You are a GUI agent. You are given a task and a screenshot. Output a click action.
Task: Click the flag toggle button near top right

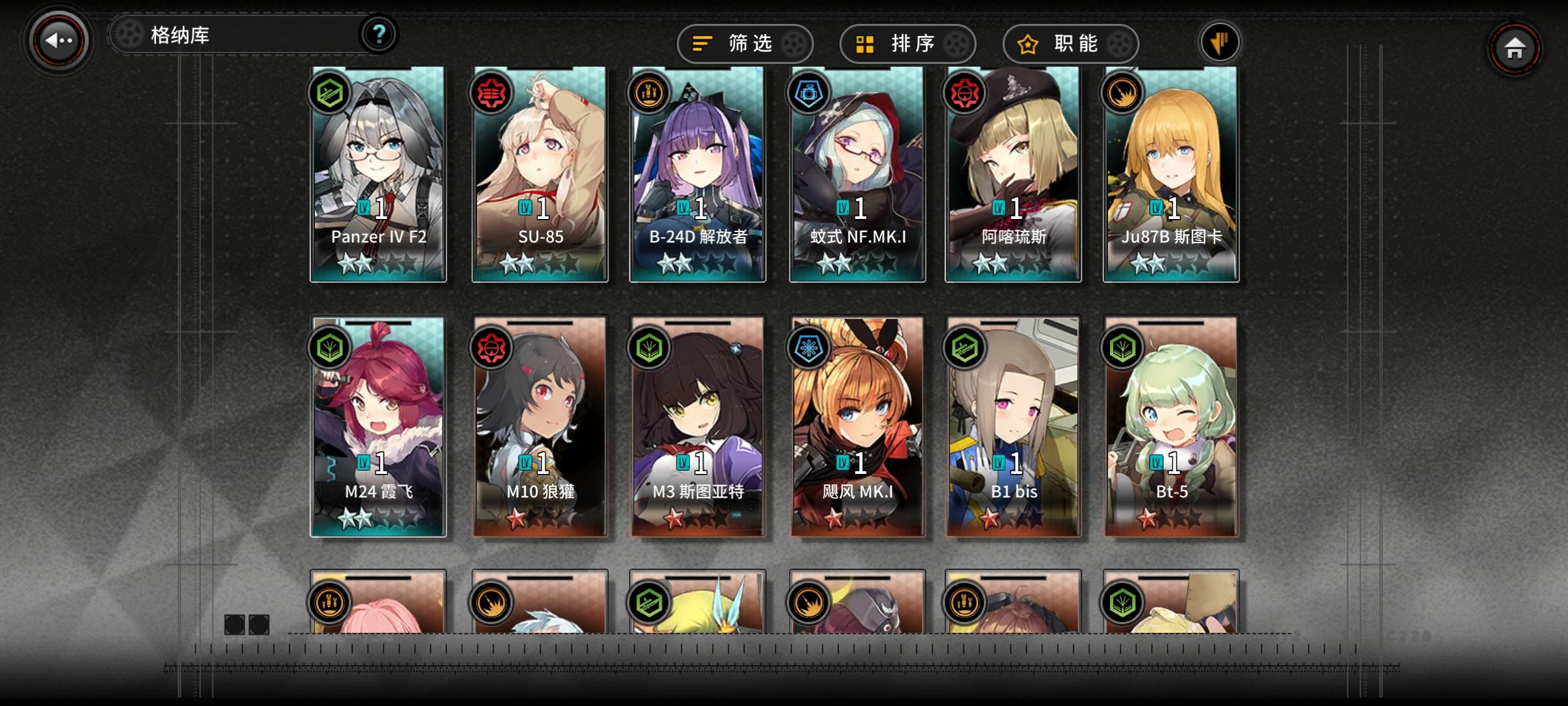[1219, 41]
